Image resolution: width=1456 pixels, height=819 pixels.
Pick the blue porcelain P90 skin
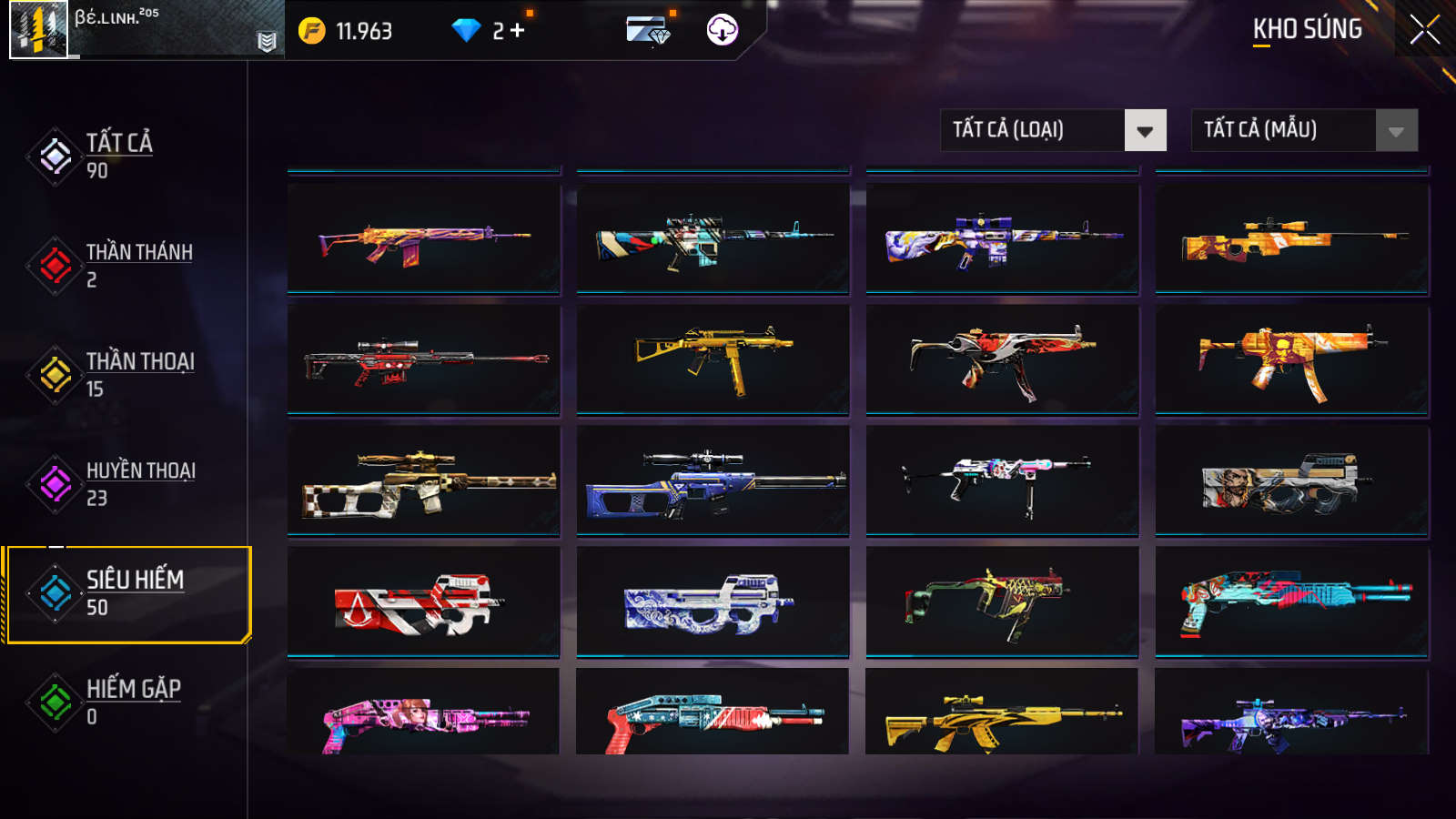point(713,602)
